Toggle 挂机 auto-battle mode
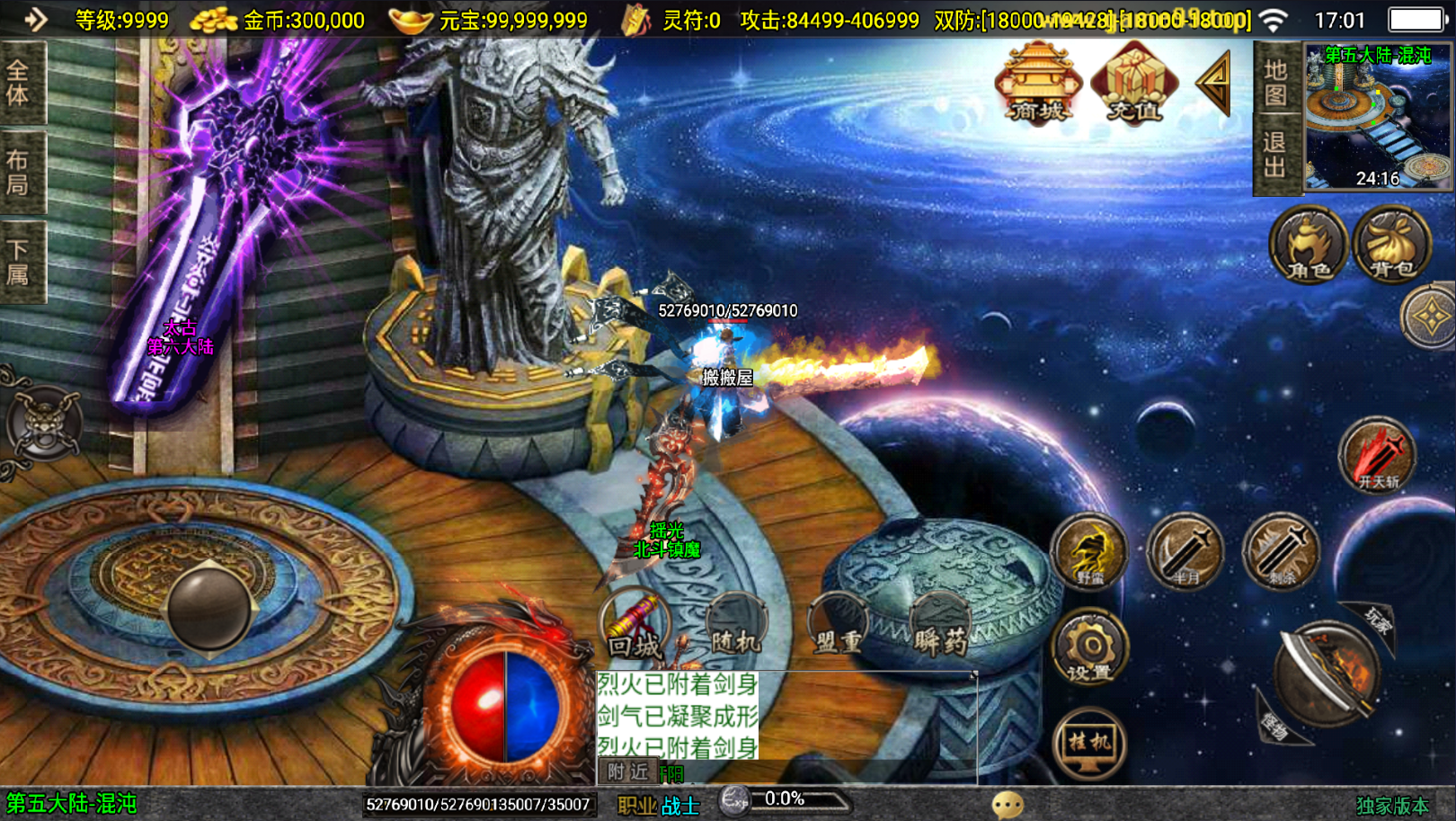Screen dimensions: 1456x821 tap(1089, 743)
